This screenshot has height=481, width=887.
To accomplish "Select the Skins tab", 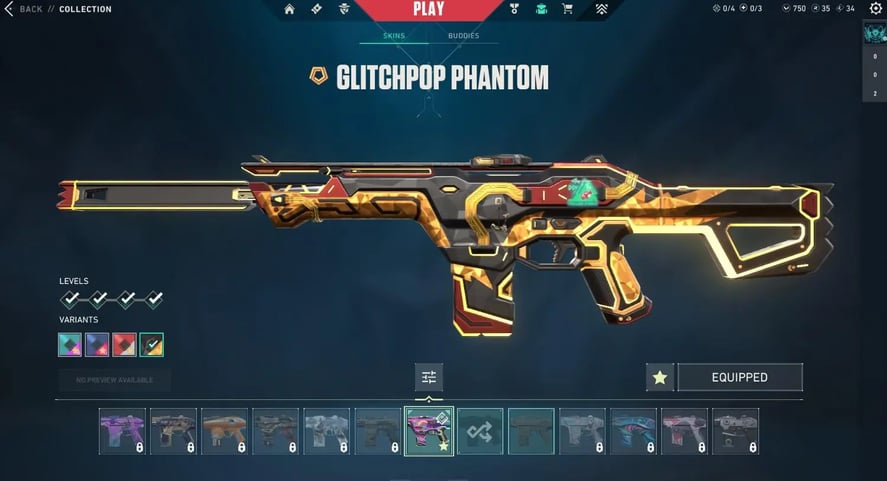I will point(393,36).
